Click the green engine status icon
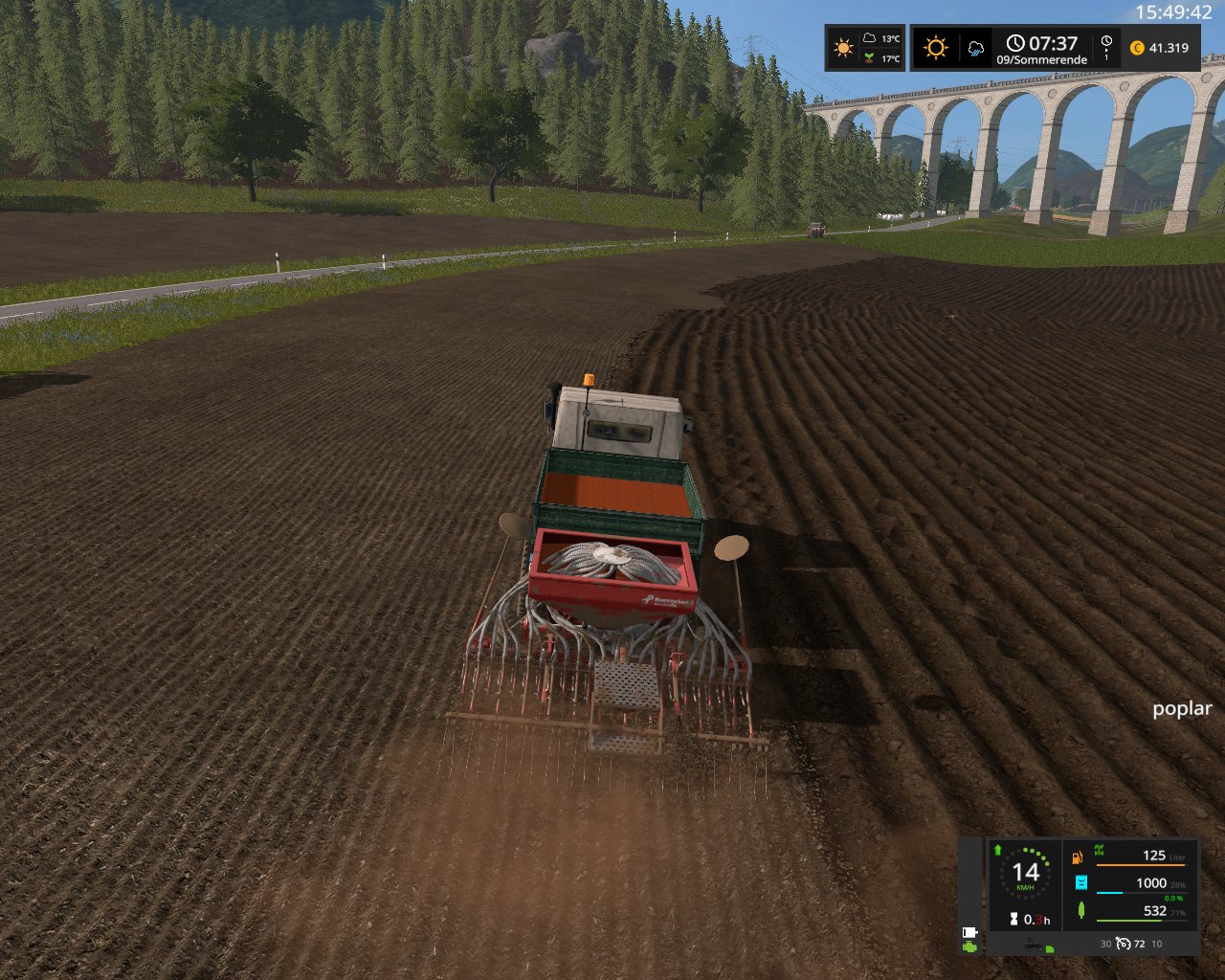Viewport: 1225px width, 980px height. click(969, 947)
